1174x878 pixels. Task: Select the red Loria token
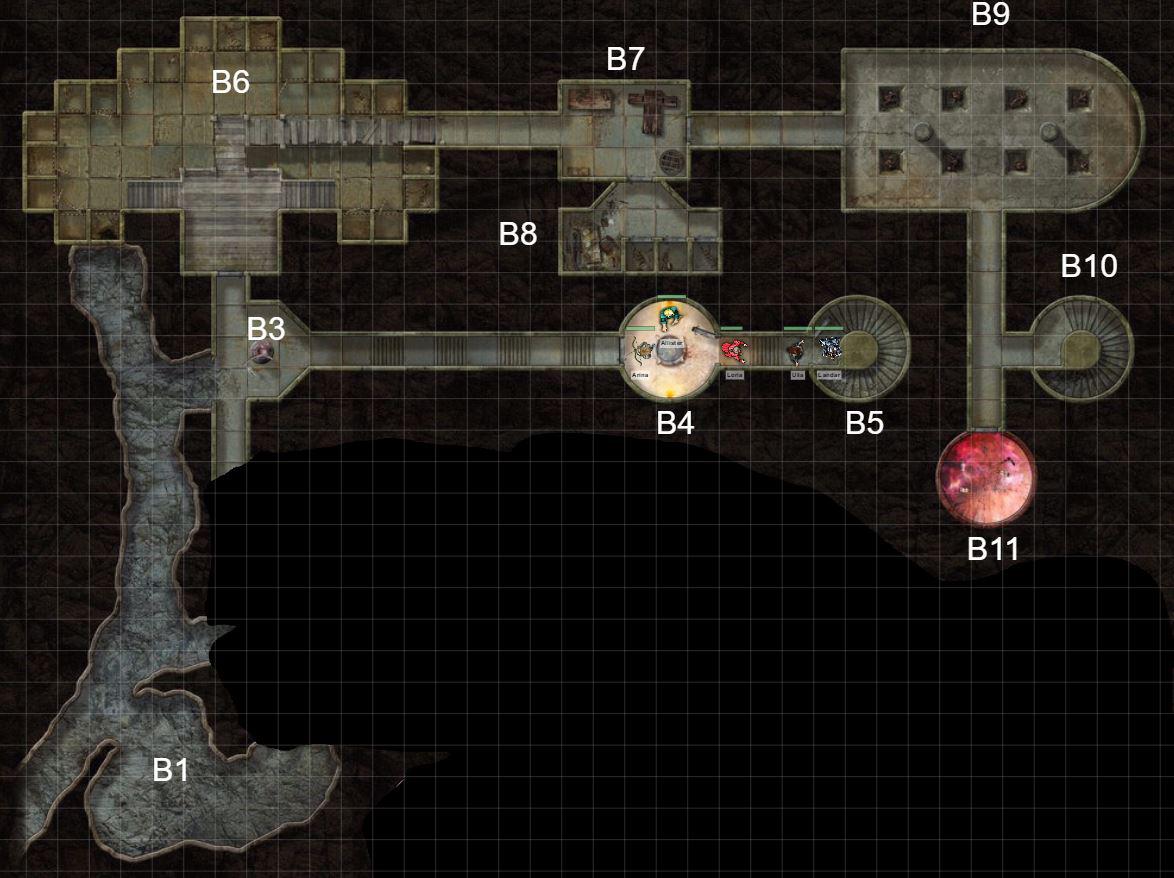coord(735,351)
